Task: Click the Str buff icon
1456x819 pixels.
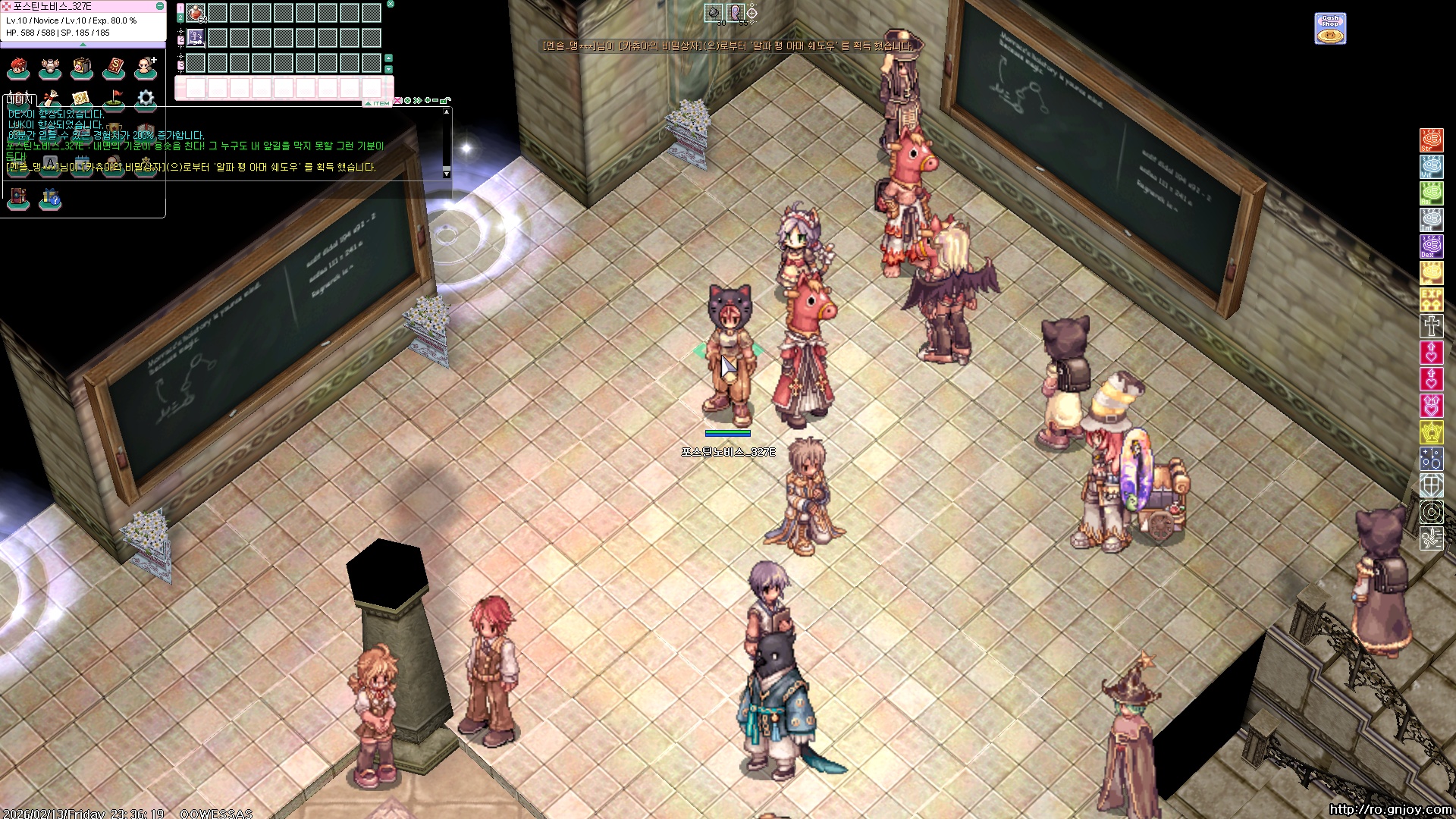Action: (x=1431, y=140)
